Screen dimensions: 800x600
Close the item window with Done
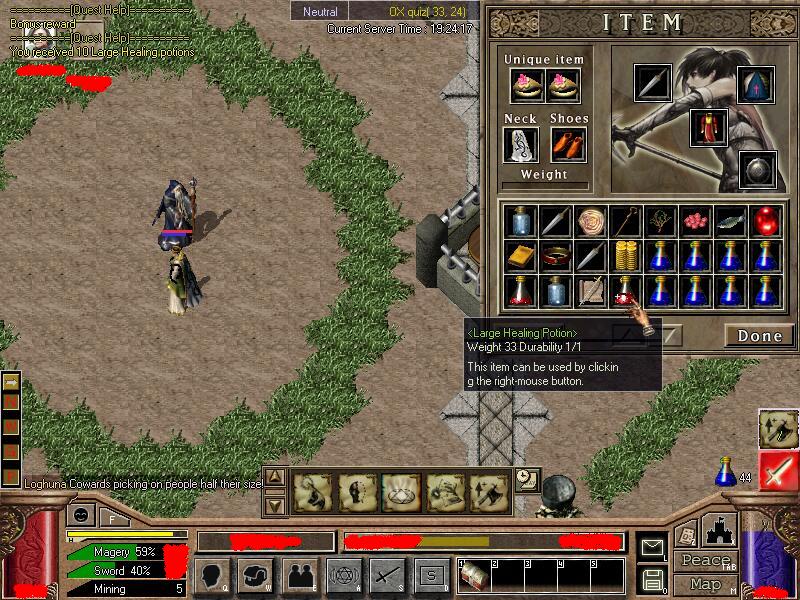[759, 336]
